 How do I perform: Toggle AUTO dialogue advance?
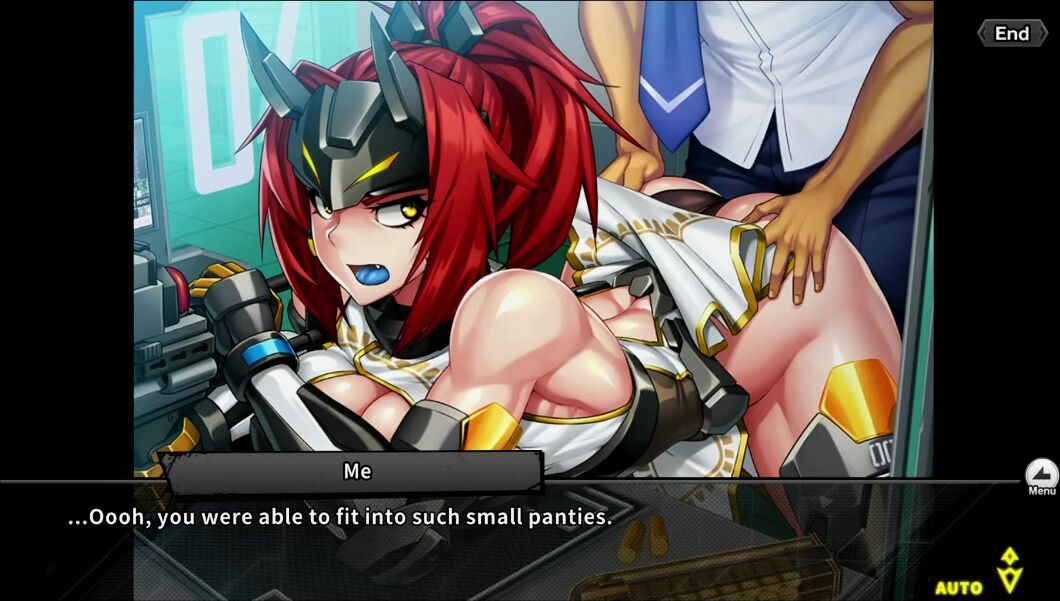coord(959,587)
